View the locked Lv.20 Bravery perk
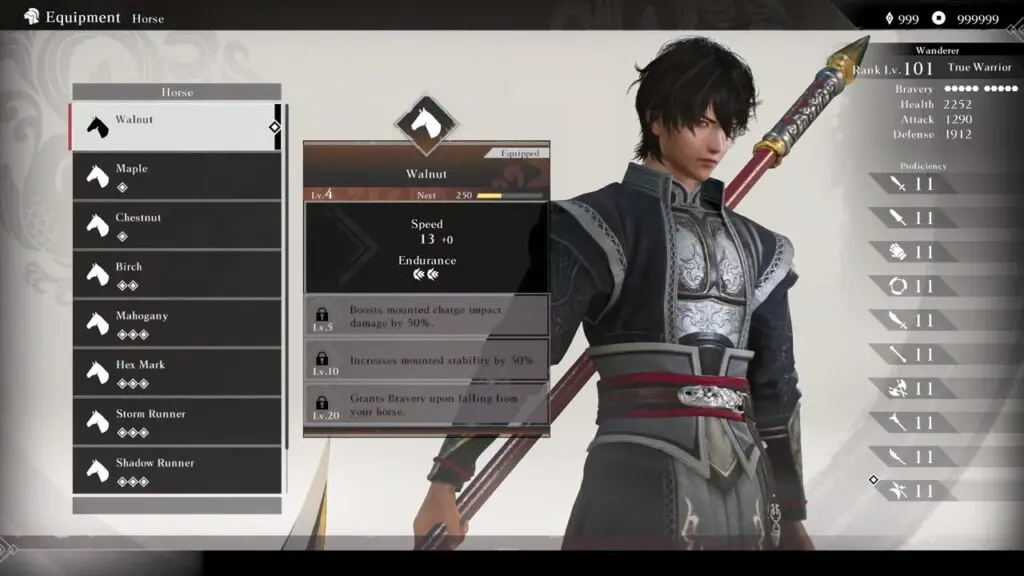 [426, 403]
